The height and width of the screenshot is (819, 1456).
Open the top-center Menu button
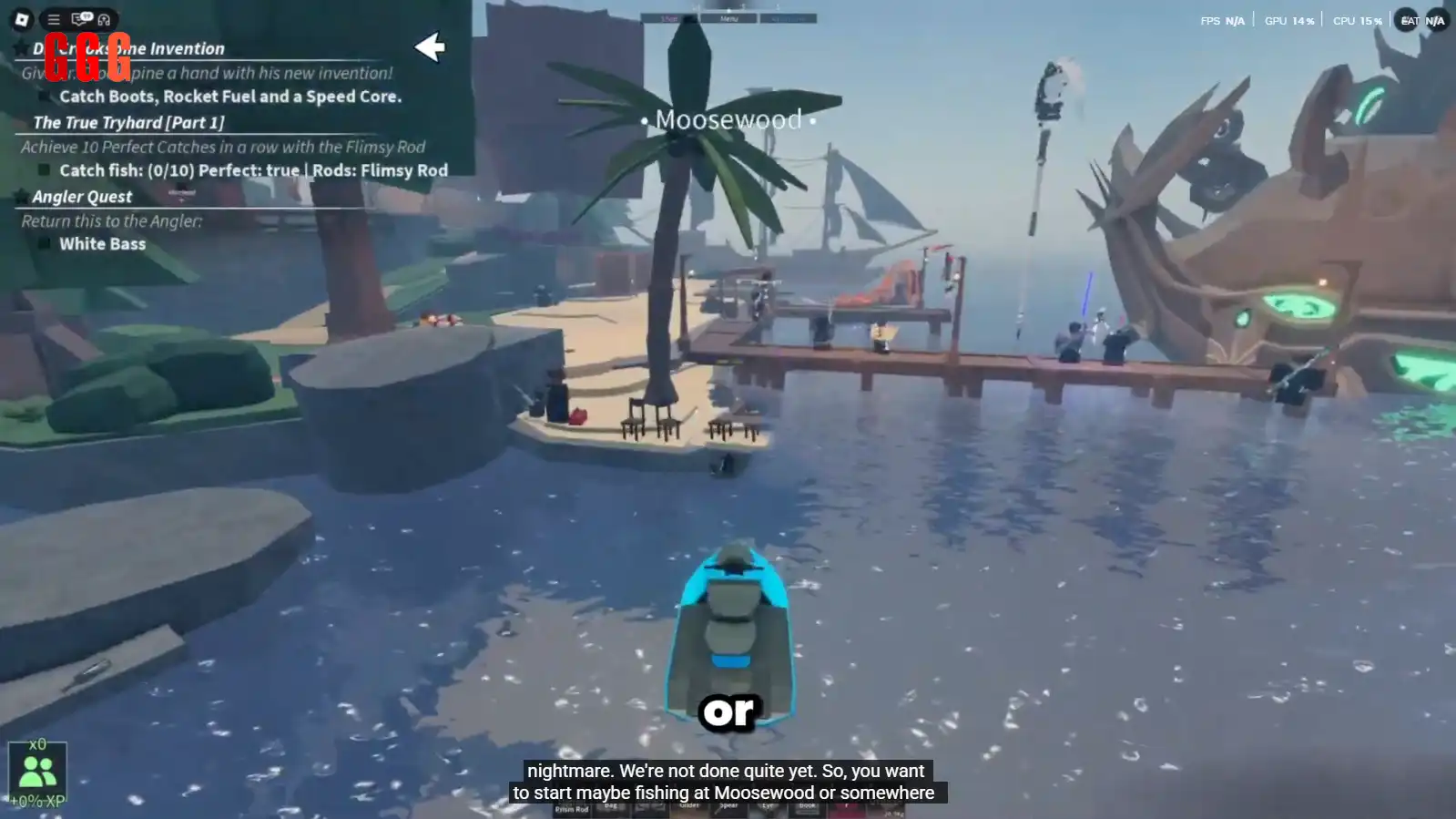coord(728,18)
